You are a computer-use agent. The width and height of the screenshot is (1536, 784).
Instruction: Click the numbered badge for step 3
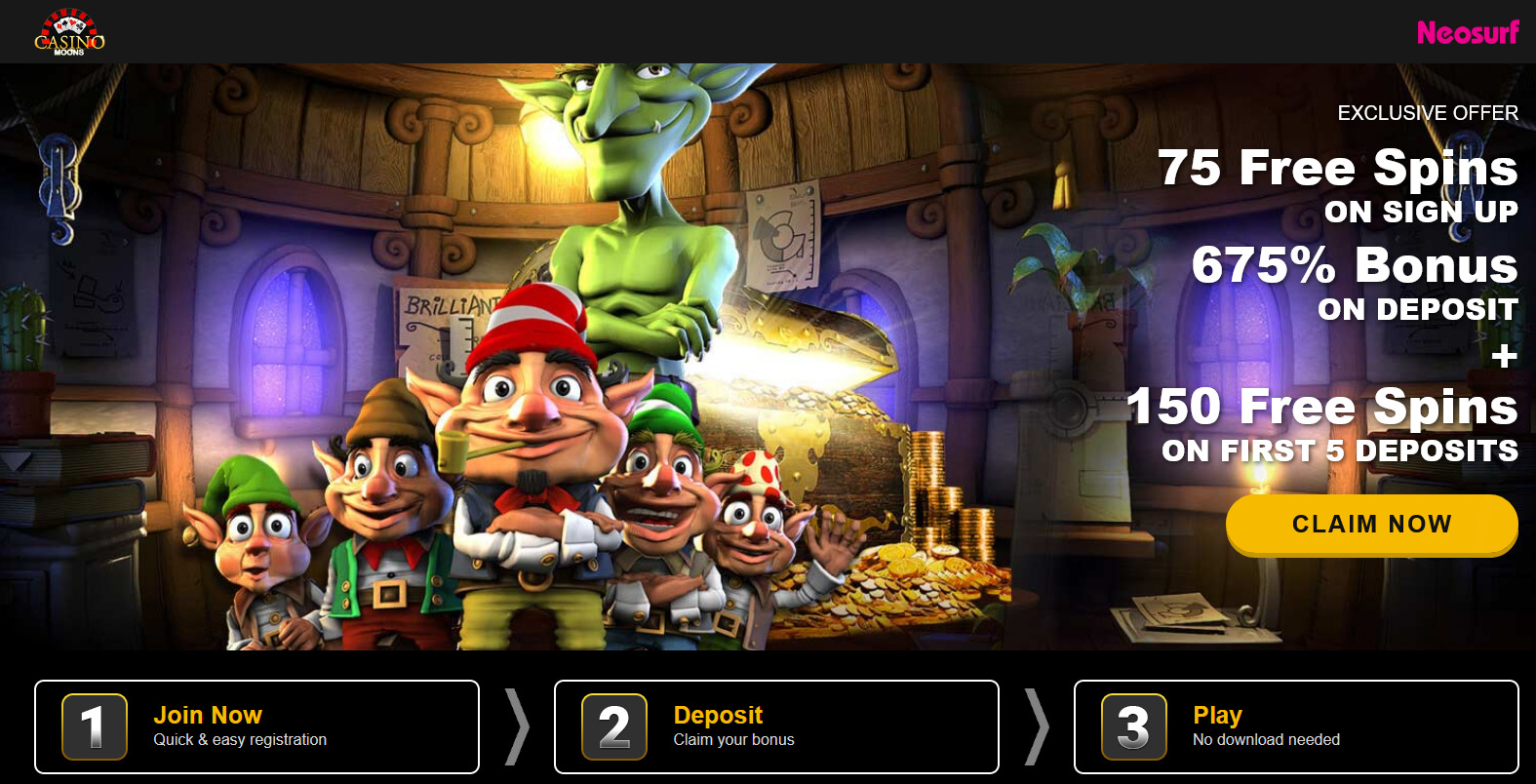point(1134,726)
